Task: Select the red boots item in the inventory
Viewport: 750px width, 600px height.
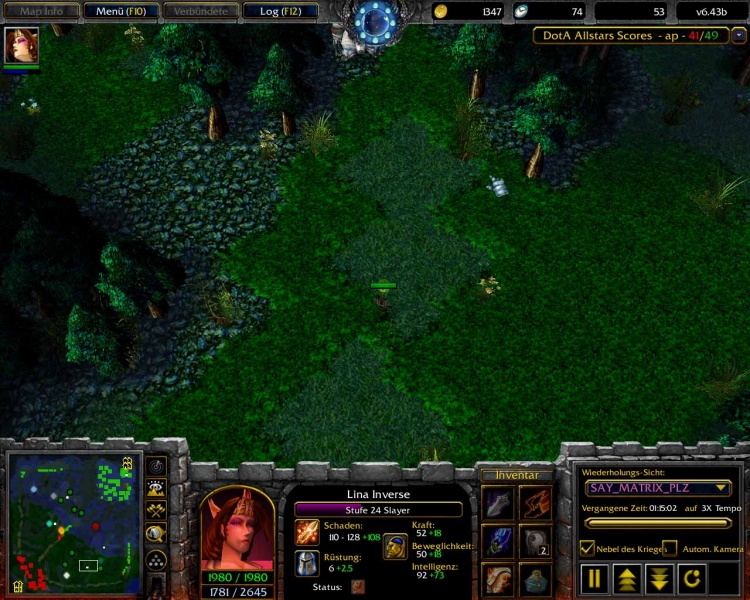Action: [536, 502]
